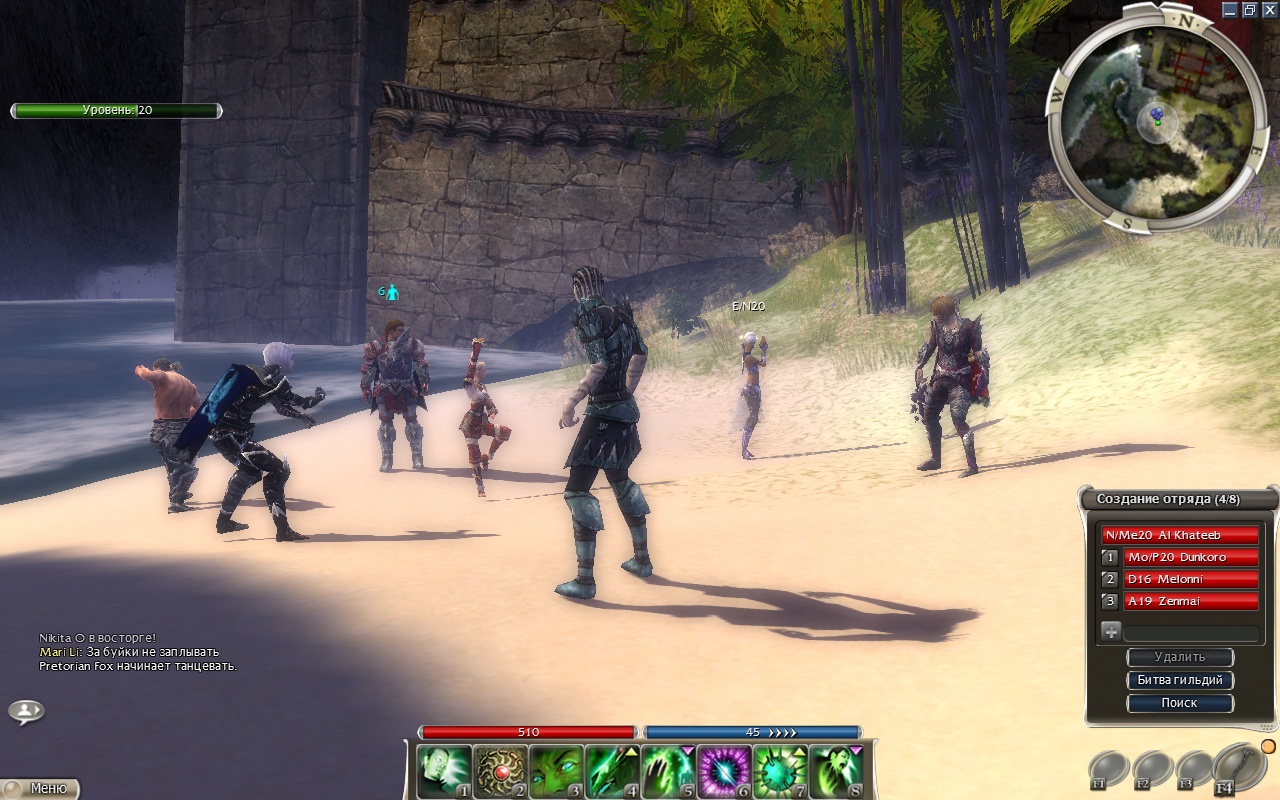Close the game window
This screenshot has height=800, width=1280.
point(1269,9)
